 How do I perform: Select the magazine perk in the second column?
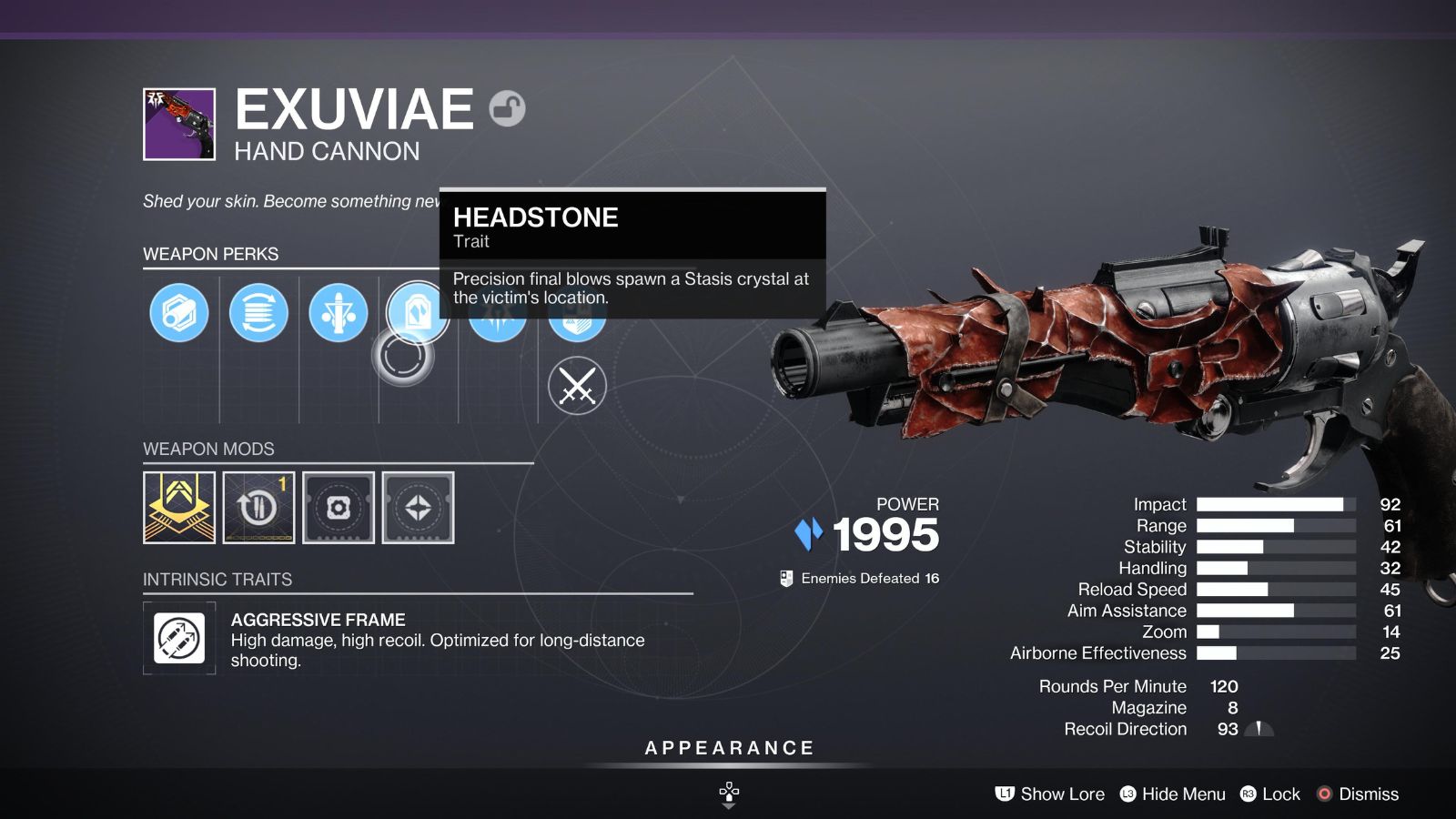[259, 312]
